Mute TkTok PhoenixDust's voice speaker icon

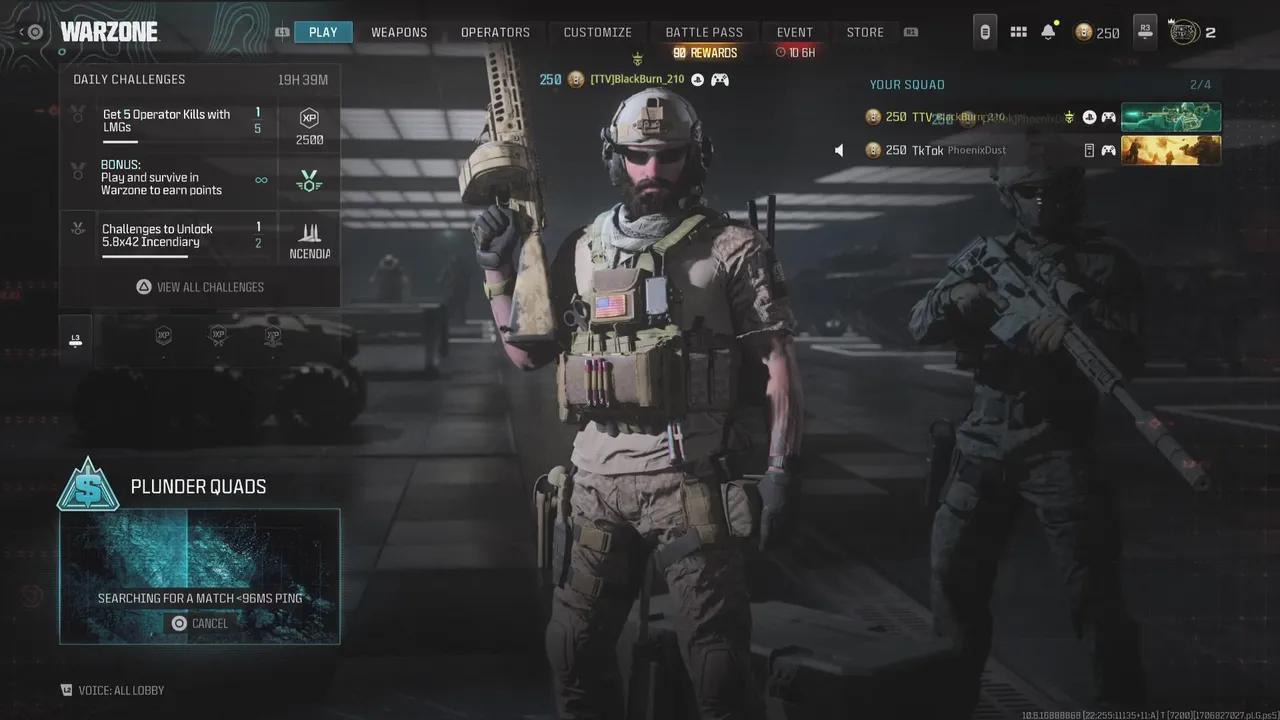click(x=839, y=150)
